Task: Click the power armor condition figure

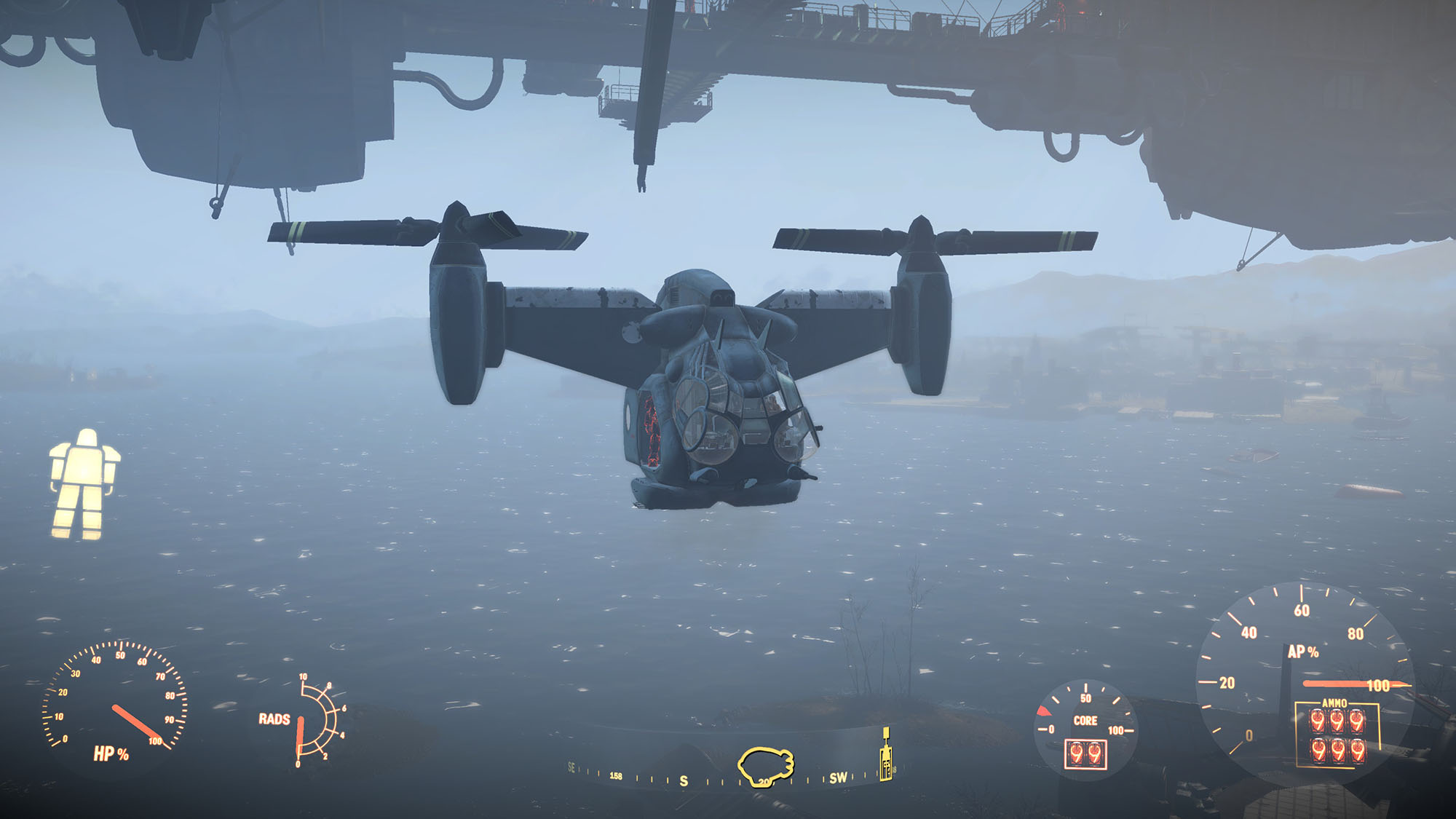Action: (x=84, y=484)
